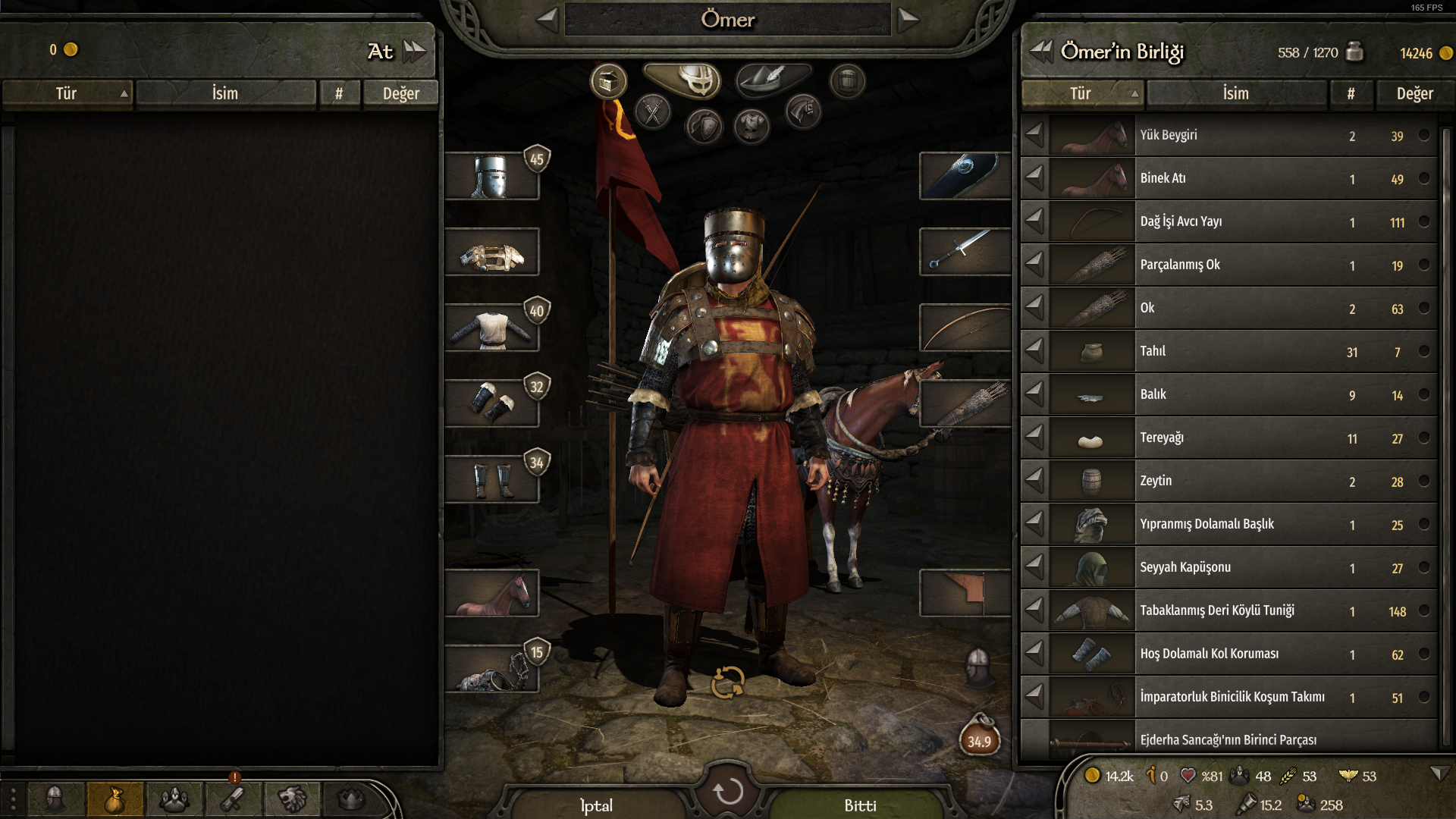This screenshot has width=1456, height=819.
Task: Pick the Tahıl food row
Action: [1228, 351]
